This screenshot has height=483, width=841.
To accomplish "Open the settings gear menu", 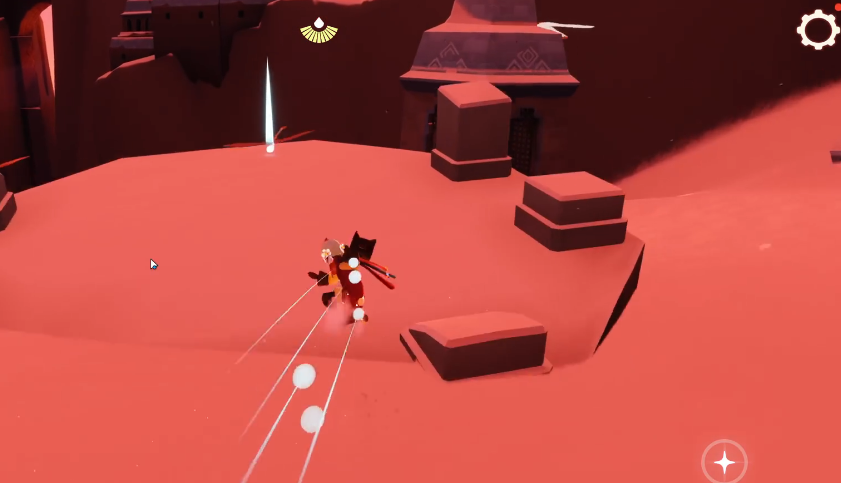I will click(x=817, y=30).
